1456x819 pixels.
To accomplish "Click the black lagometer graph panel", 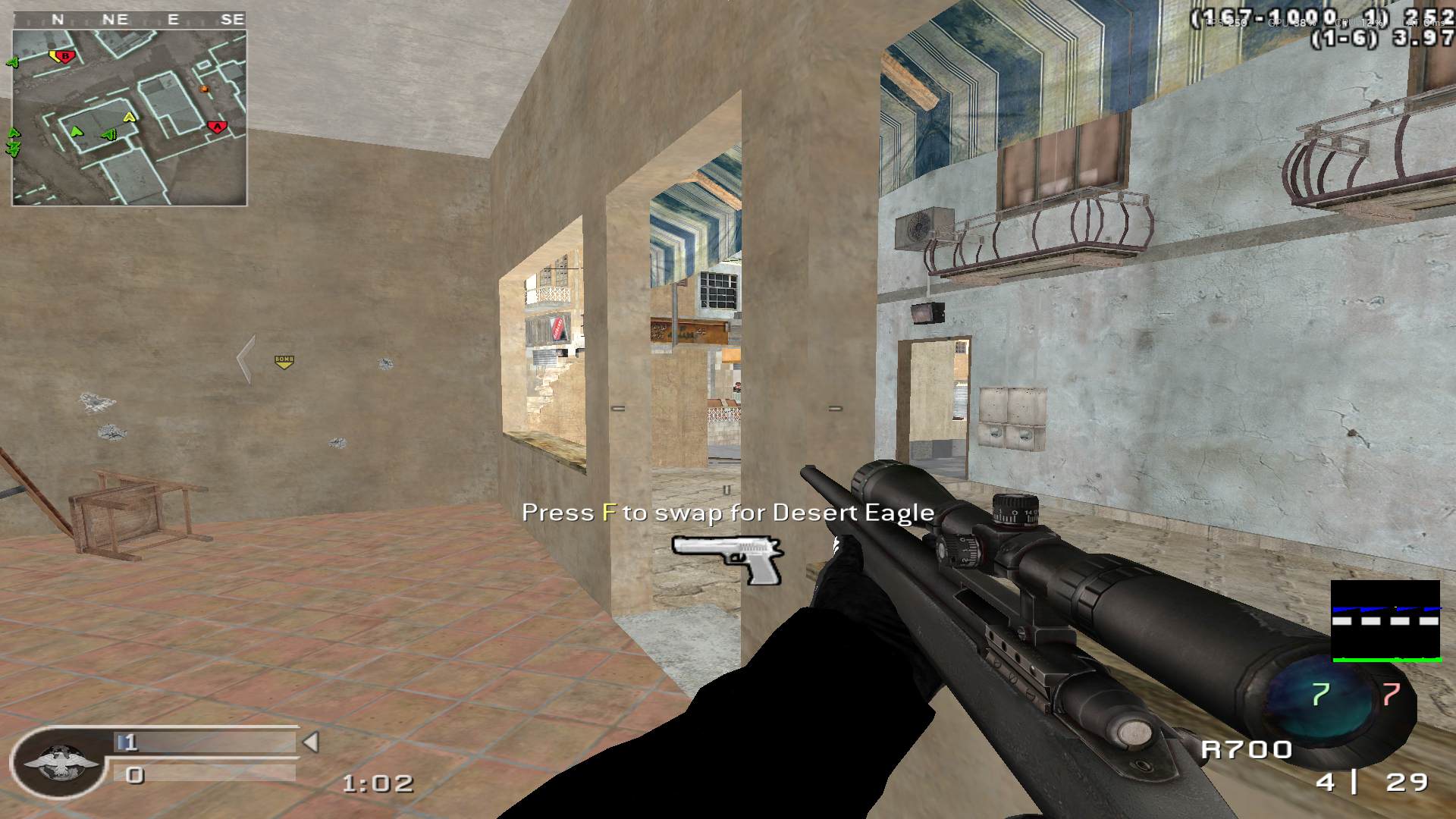I will [x=1385, y=621].
